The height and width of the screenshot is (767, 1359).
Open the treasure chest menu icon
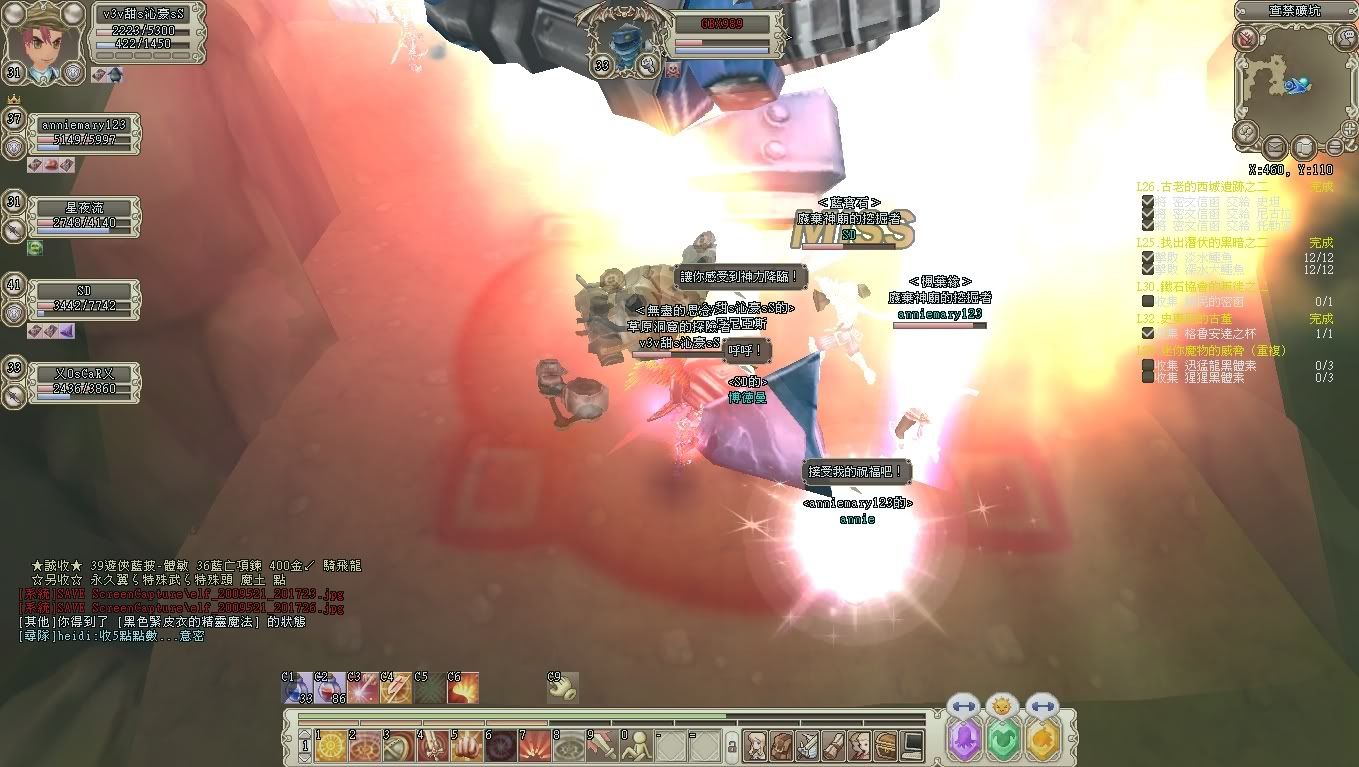885,746
